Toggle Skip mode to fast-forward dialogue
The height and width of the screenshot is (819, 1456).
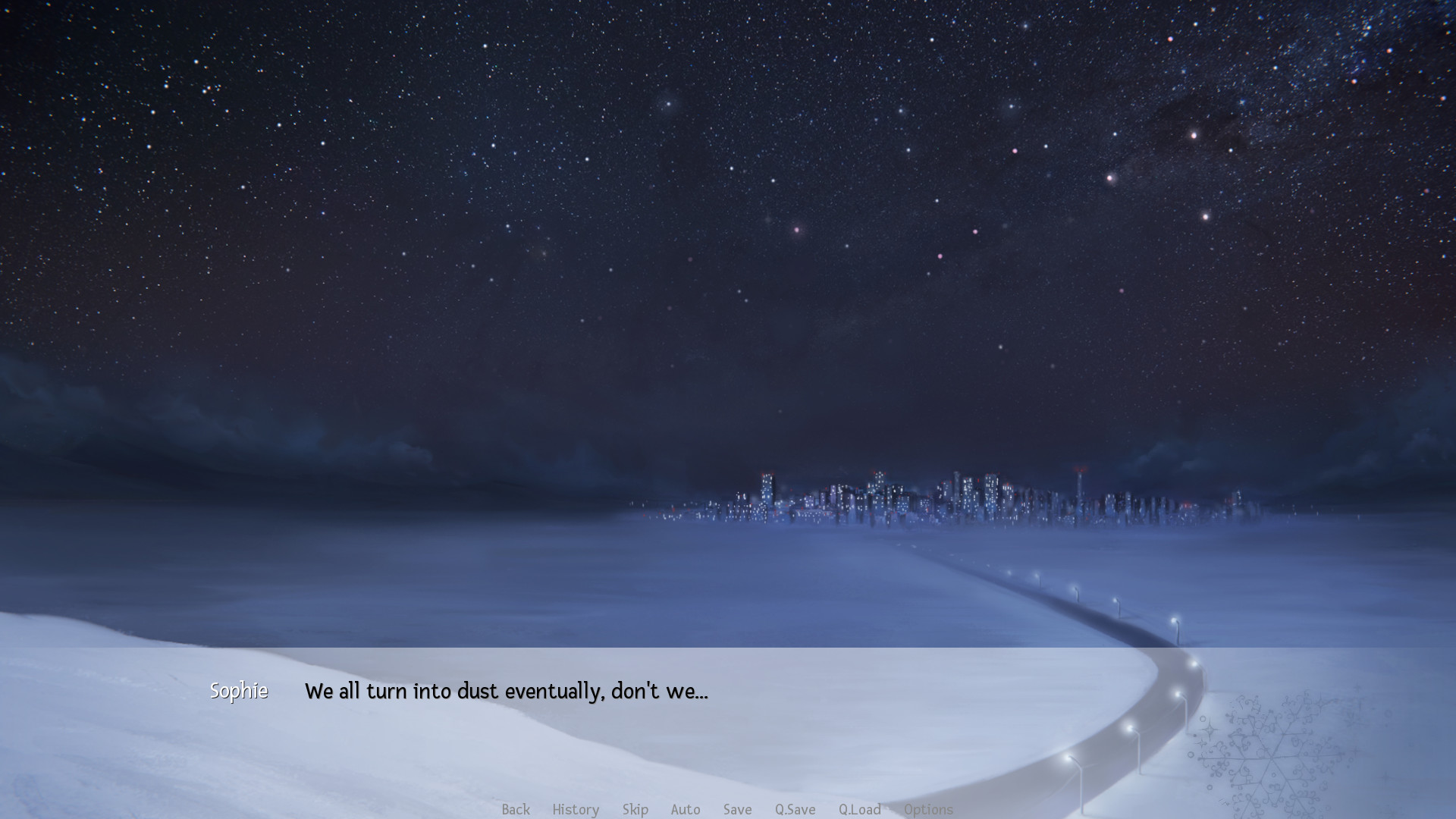635,810
